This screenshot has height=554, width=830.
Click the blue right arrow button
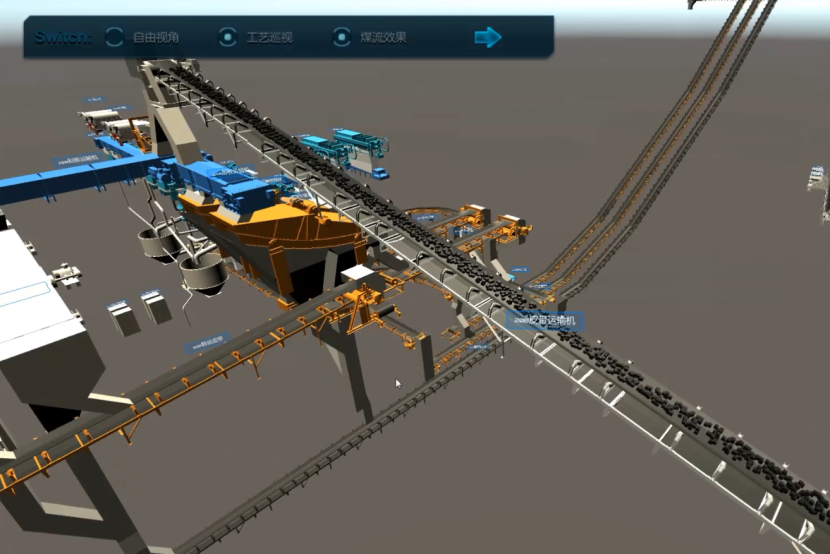(488, 38)
